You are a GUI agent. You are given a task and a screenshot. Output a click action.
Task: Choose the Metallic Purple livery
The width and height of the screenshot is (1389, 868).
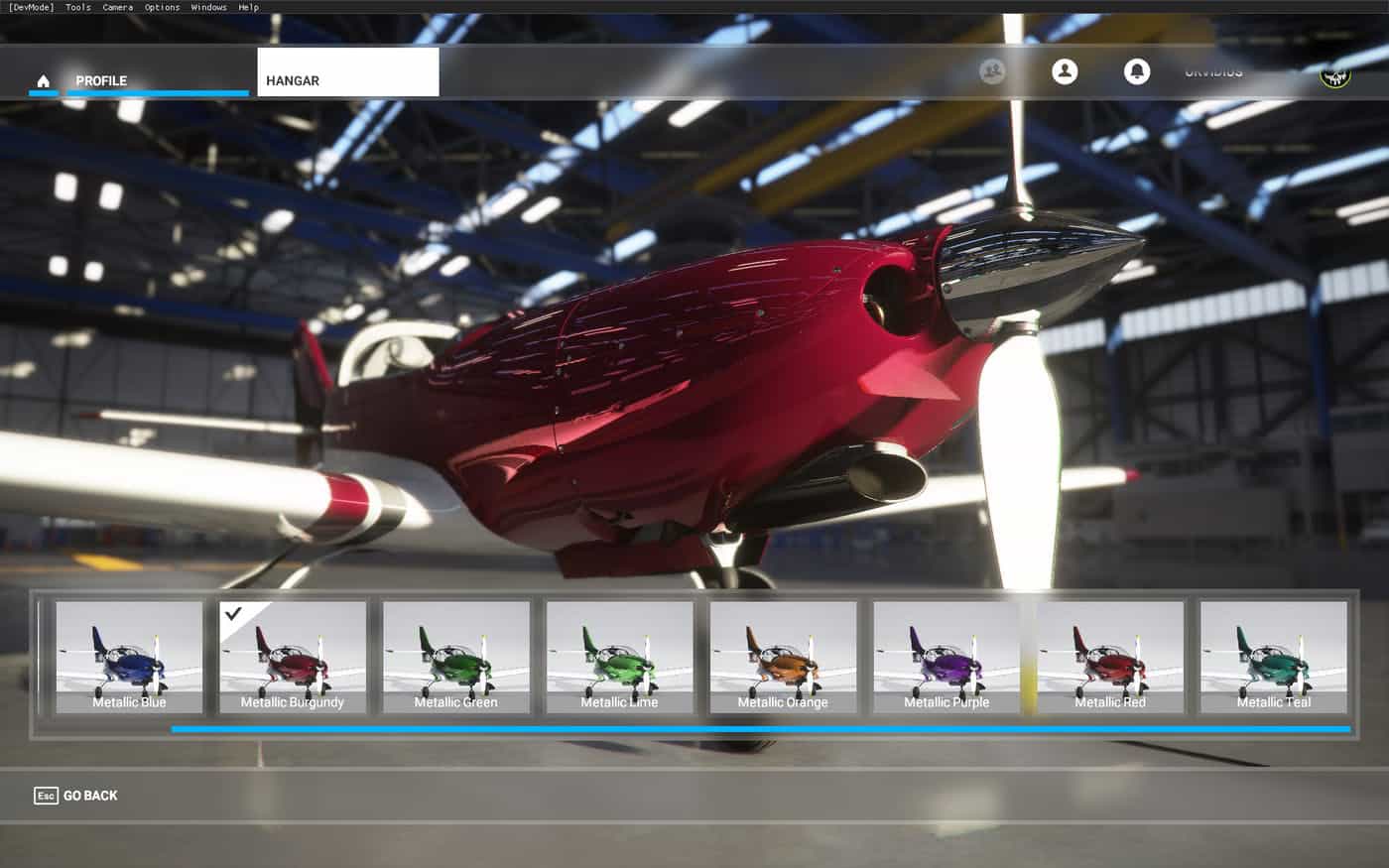(947, 657)
